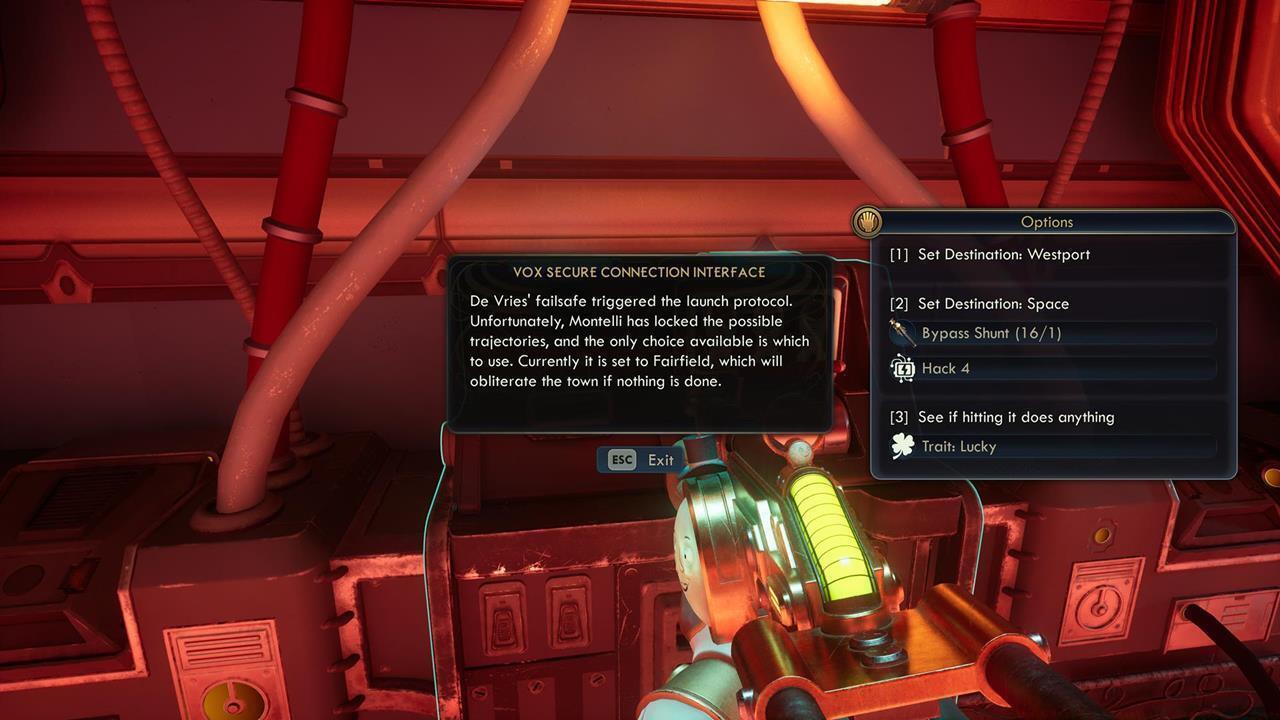Click the Vox Secure Connection Interface header
The height and width of the screenshot is (720, 1280).
pos(640,271)
